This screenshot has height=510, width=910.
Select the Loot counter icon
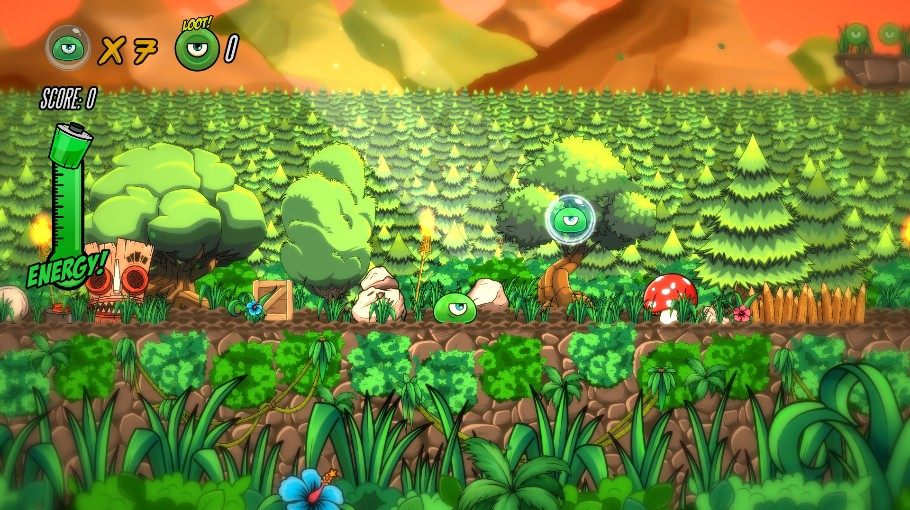coord(196,48)
